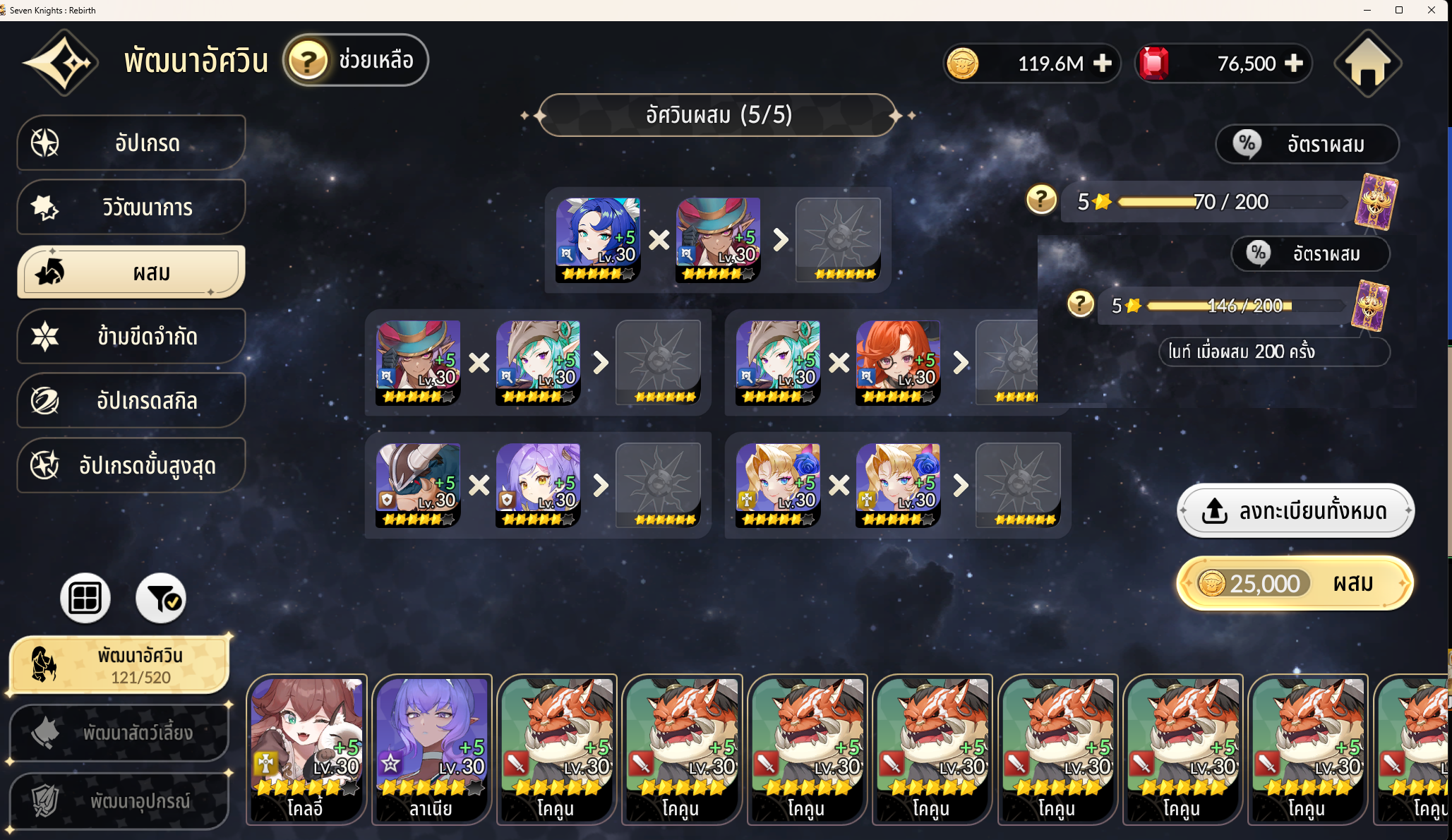
Task: Go back with the diamond arrow button
Action: coord(61,63)
